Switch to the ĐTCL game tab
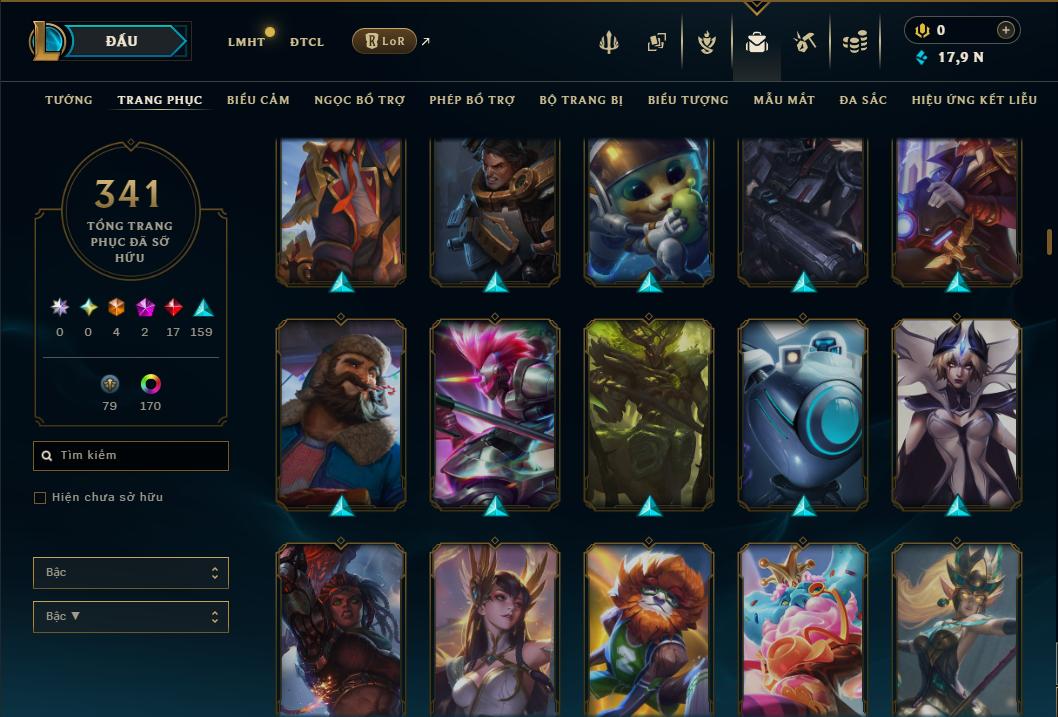This screenshot has height=717, width=1058. pyautogui.click(x=306, y=42)
